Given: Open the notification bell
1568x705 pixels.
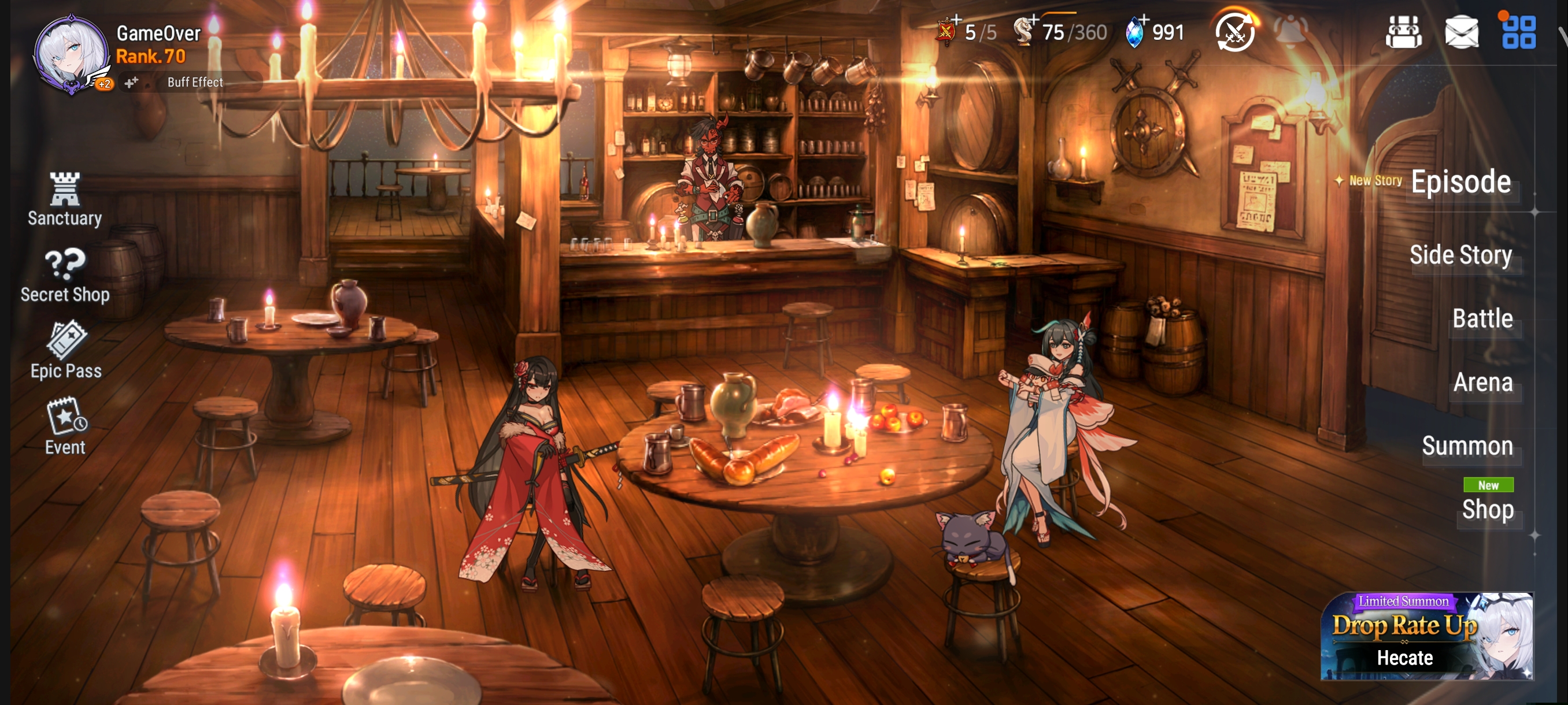Looking at the screenshot, I should point(1290,31).
